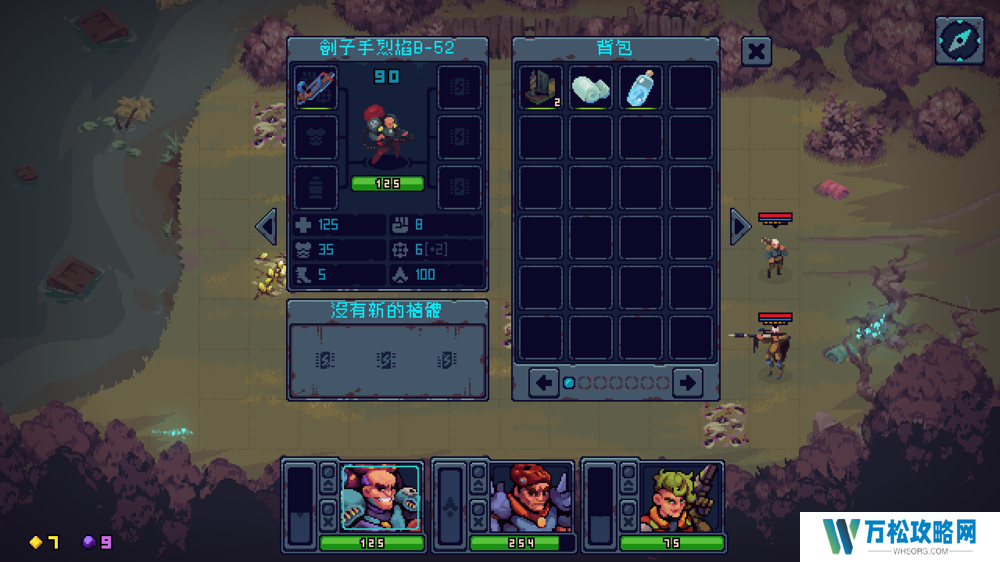Select the mohawk squad member portrait
1000x562 pixels.
tap(382, 497)
